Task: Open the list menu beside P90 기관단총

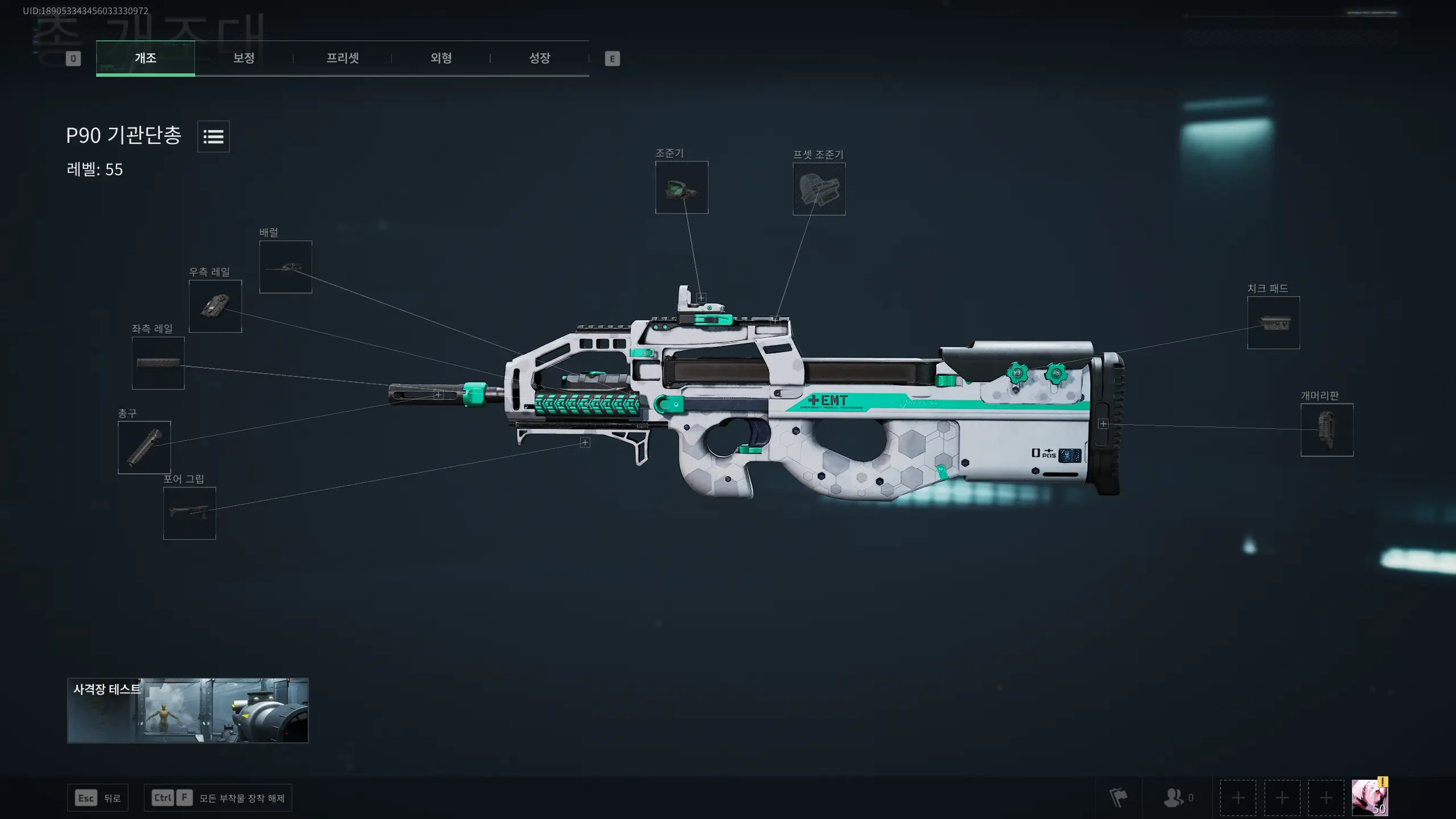Action: point(213,136)
